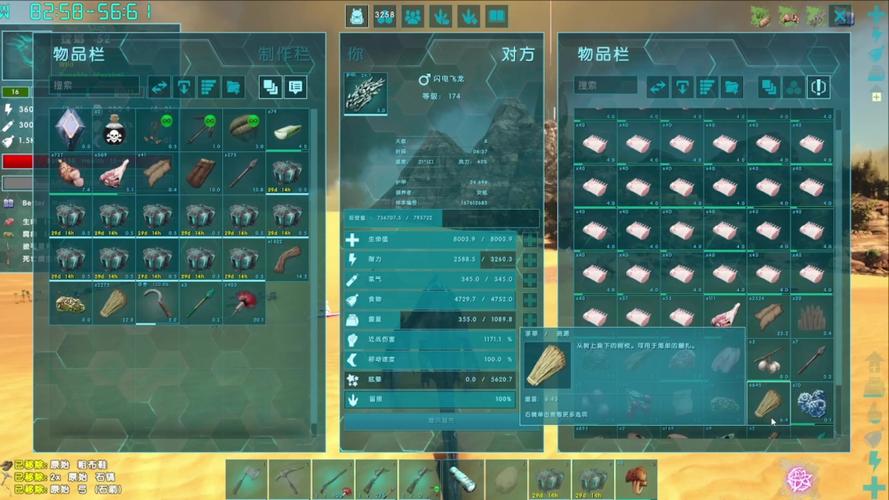Click the dino inventory search box

[x=605, y=87]
